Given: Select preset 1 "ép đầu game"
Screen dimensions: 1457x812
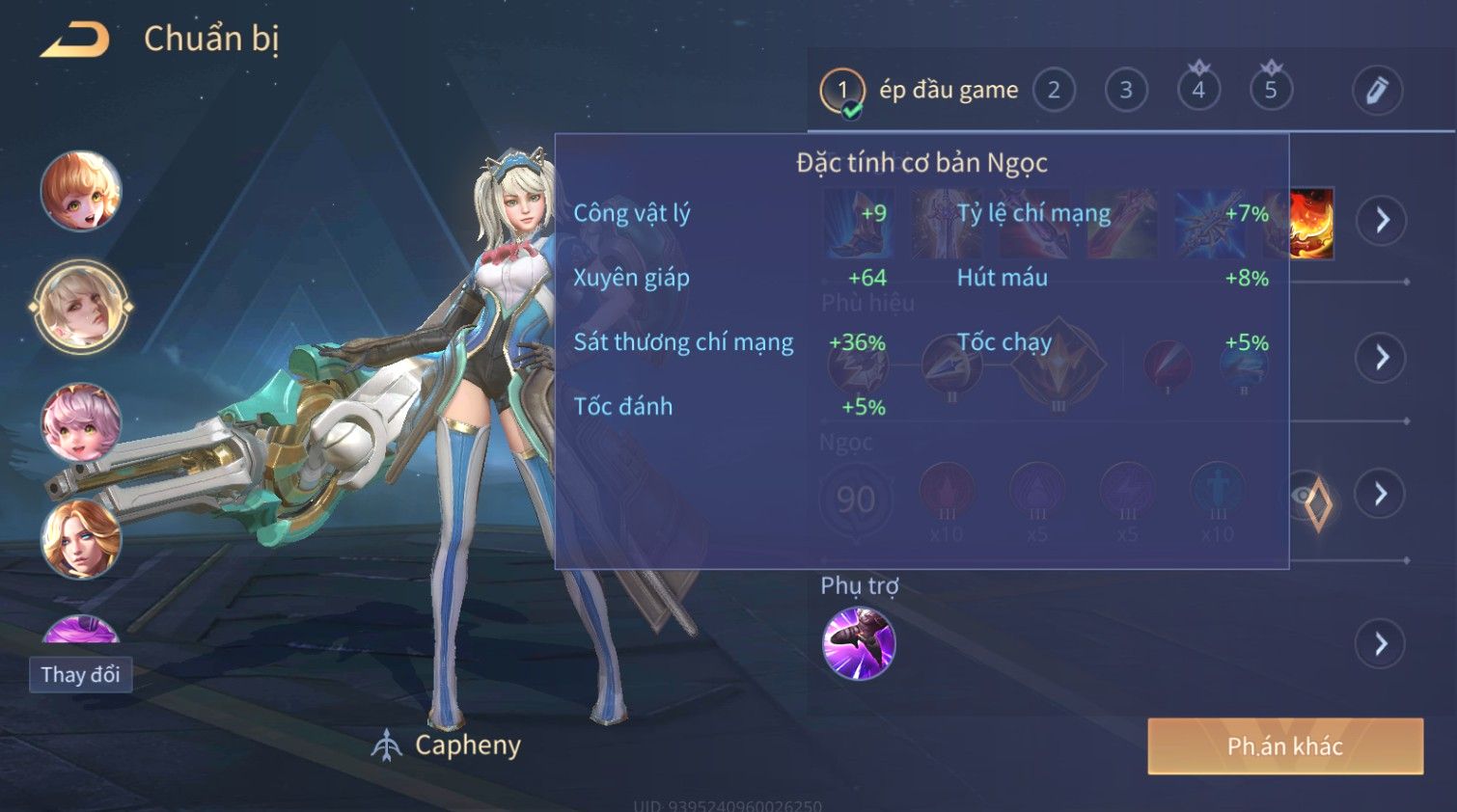Looking at the screenshot, I should (x=842, y=91).
